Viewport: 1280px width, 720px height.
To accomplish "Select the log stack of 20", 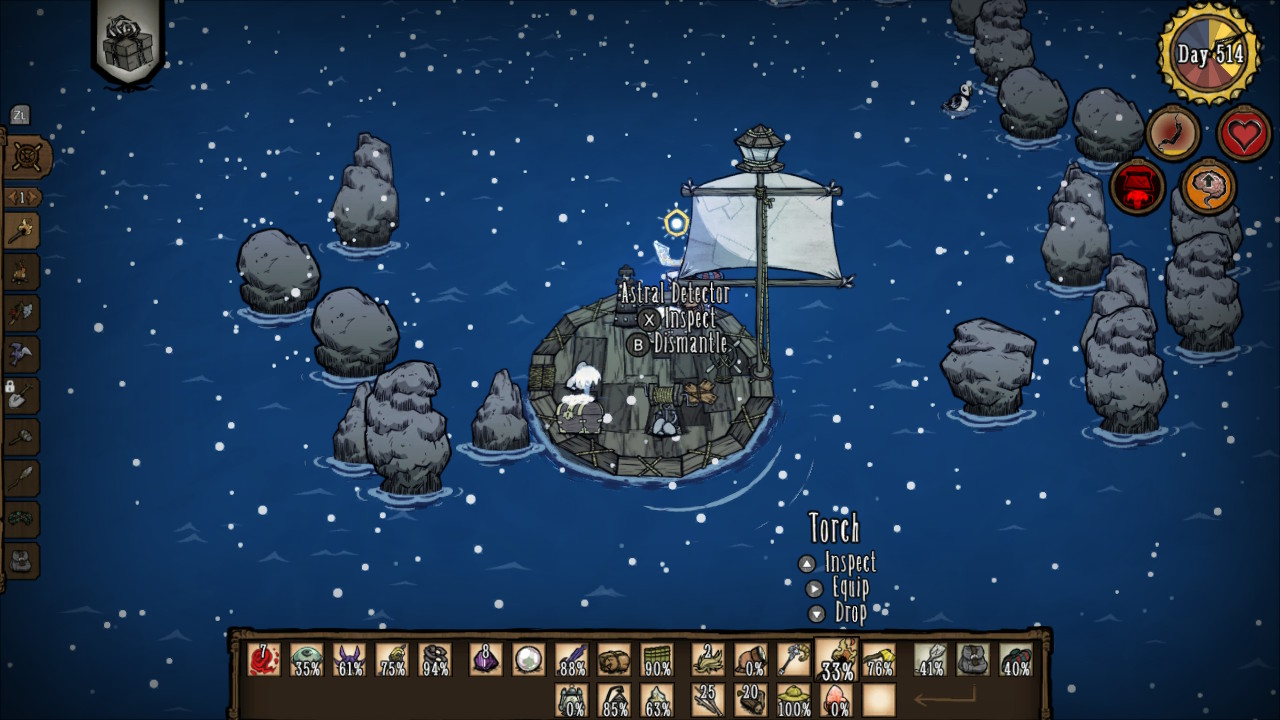I will pos(751,700).
